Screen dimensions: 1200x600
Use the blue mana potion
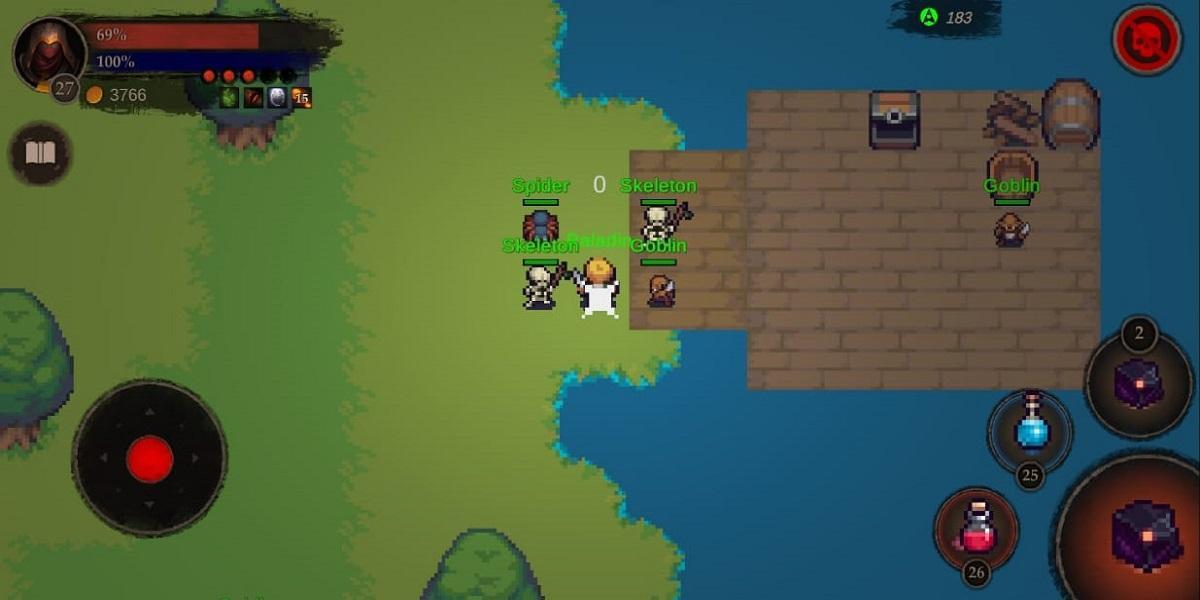[1031, 430]
